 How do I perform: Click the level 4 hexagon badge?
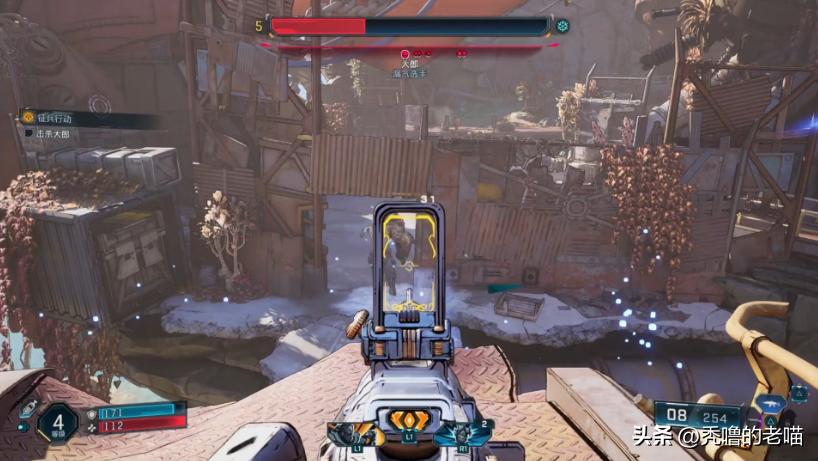[57, 421]
